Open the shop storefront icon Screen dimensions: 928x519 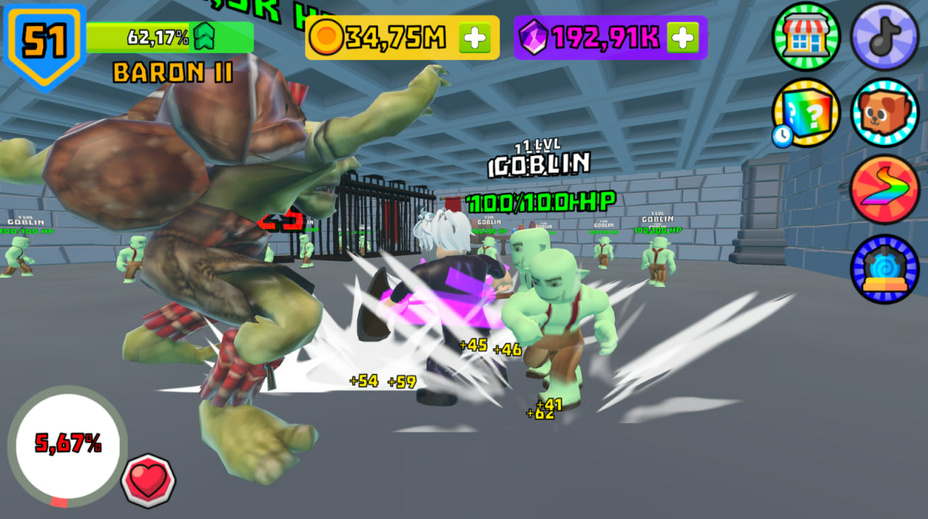pyautogui.click(x=805, y=36)
